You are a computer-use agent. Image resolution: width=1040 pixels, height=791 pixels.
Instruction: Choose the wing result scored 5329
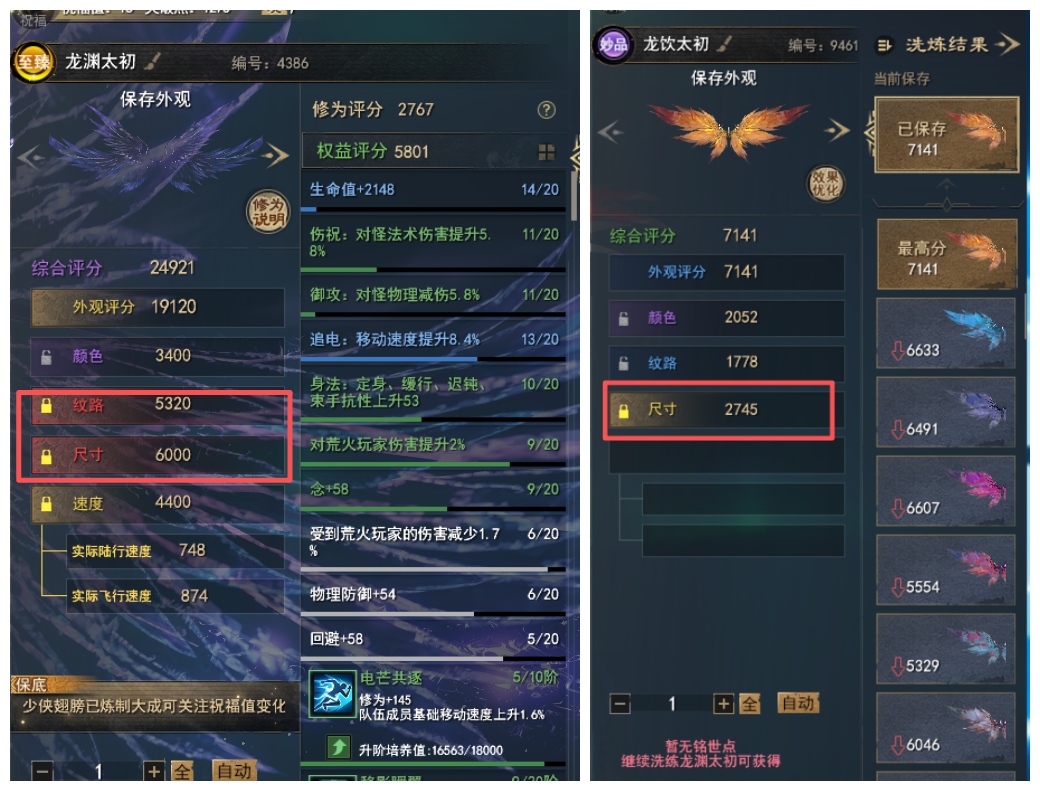tap(946, 649)
